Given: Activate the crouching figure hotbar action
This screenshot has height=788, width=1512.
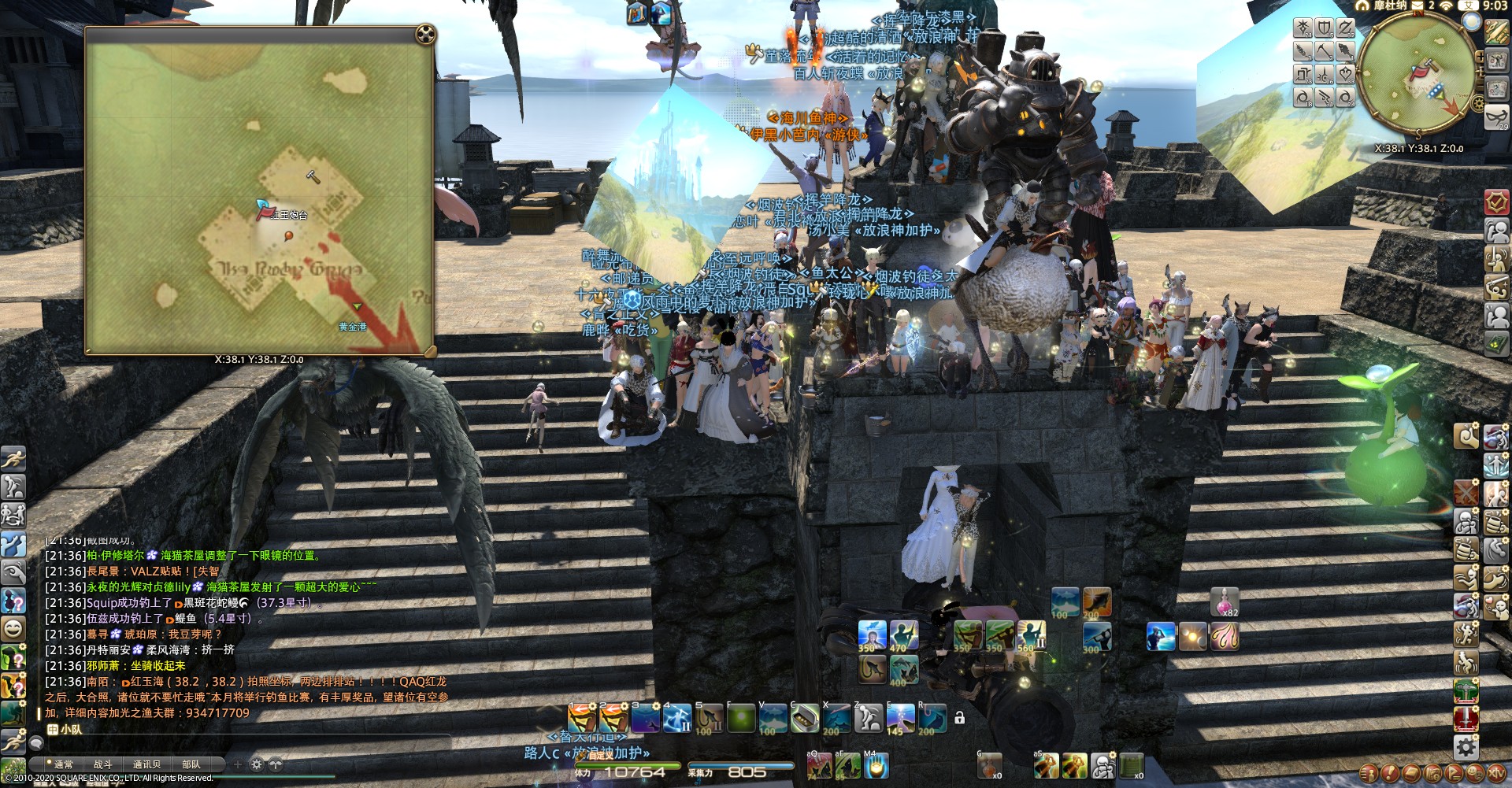Looking at the screenshot, I should [x=869, y=718].
